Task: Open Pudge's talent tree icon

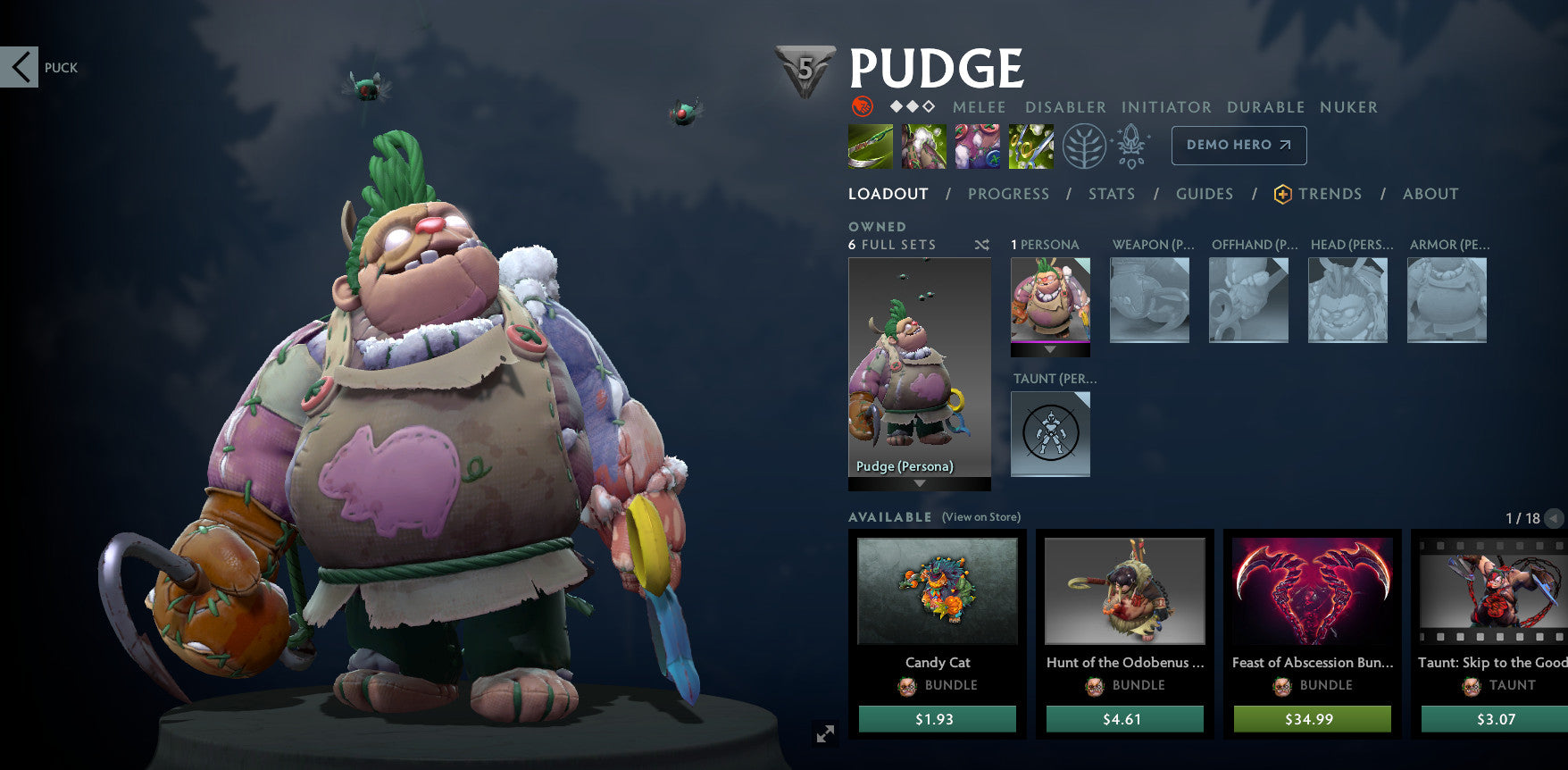Action: [1083, 146]
